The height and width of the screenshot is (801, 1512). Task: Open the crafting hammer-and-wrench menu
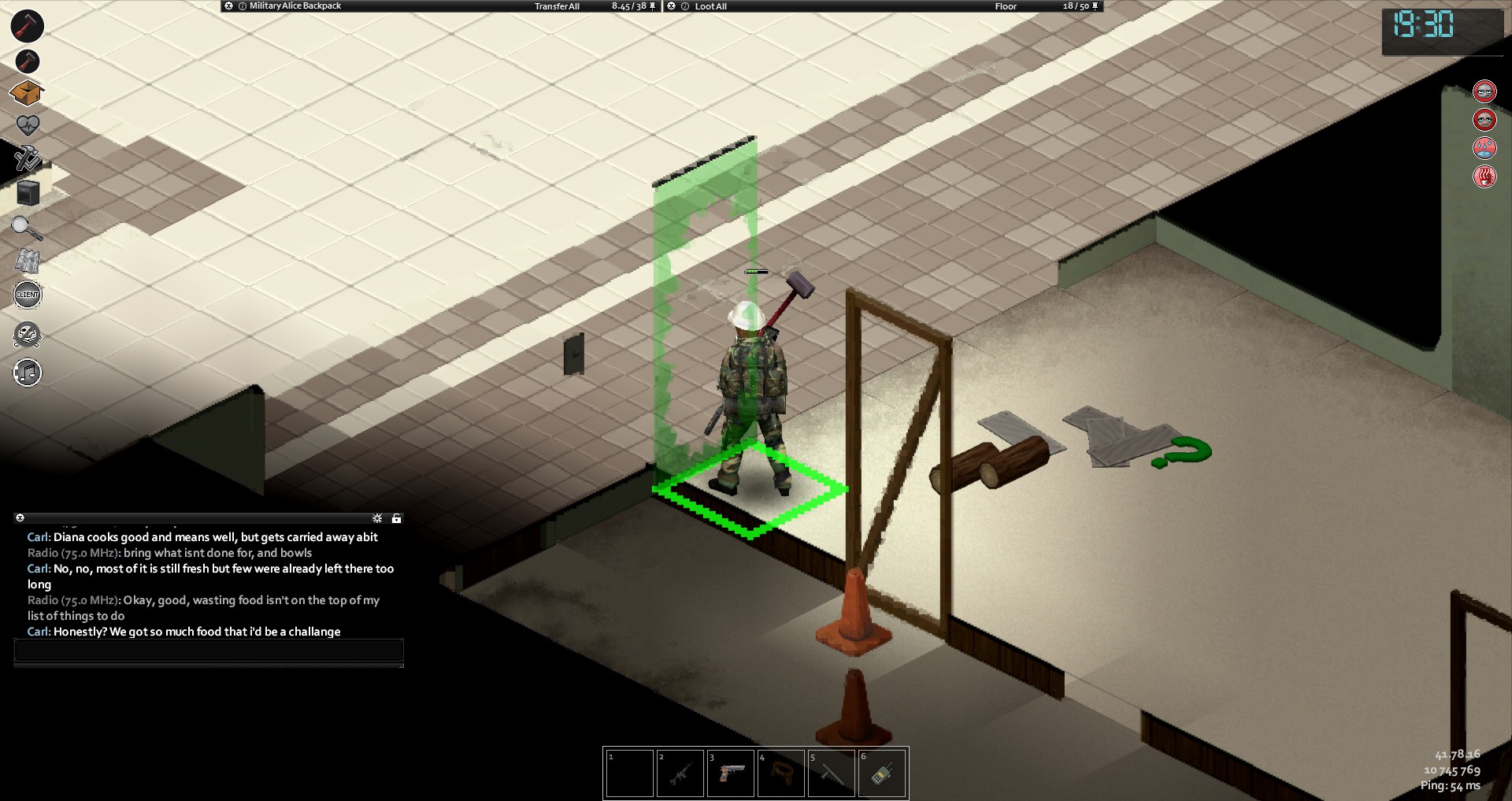pos(27,158)
